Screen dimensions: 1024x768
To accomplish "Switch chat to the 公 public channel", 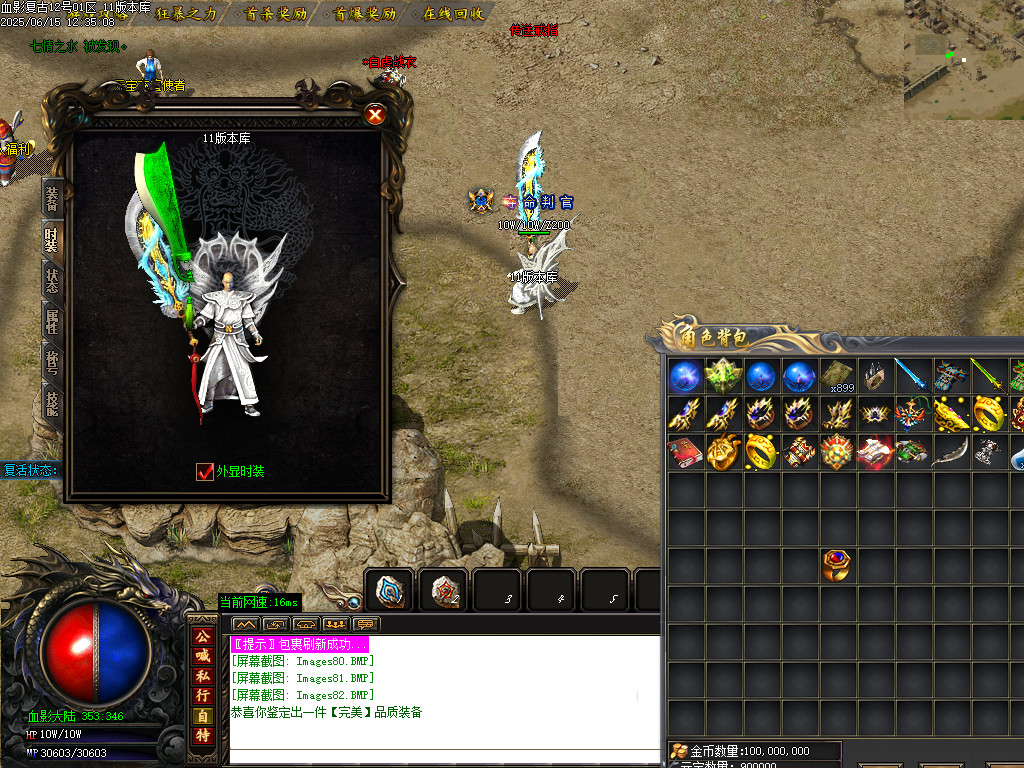I will point(203,636).
